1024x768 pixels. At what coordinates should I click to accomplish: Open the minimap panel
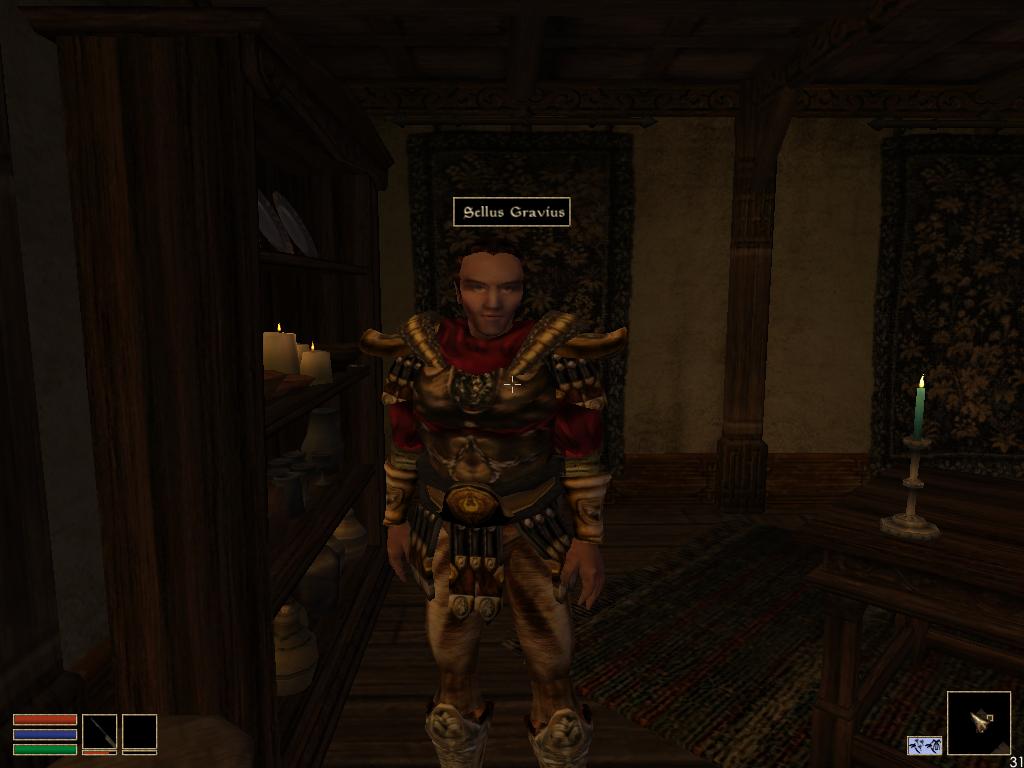tap(978, 722)
